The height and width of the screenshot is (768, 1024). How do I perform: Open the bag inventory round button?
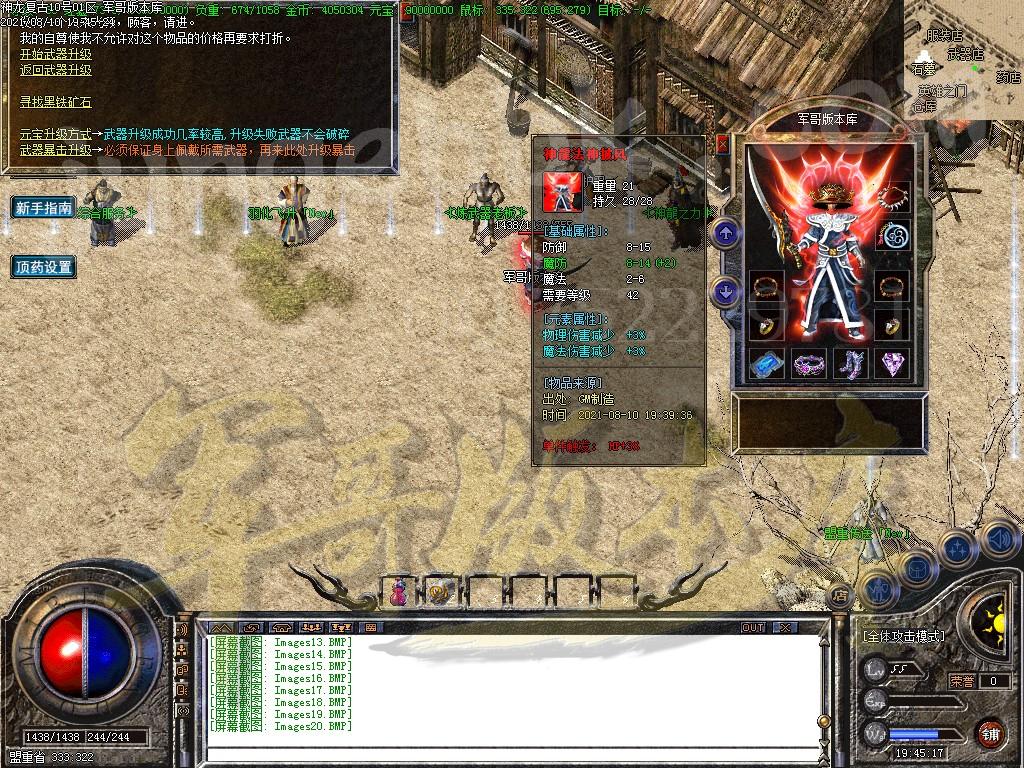[x=916, y=567]
